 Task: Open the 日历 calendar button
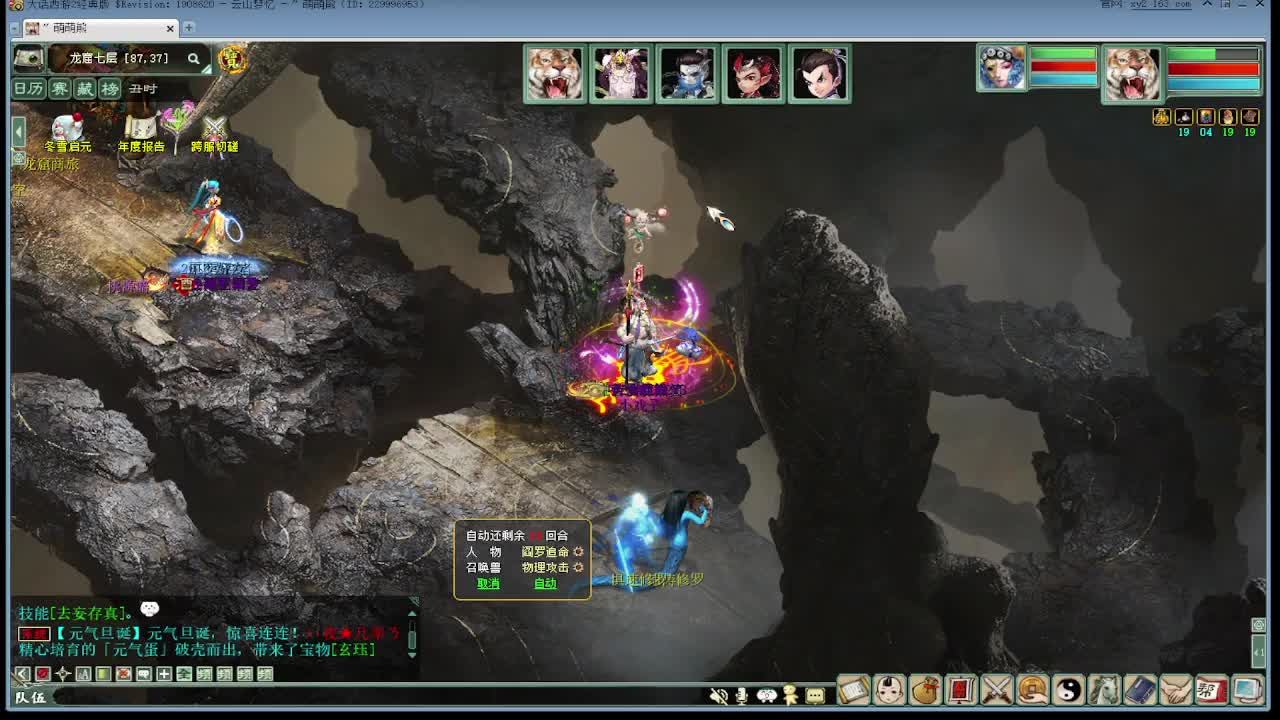[28, 89]
